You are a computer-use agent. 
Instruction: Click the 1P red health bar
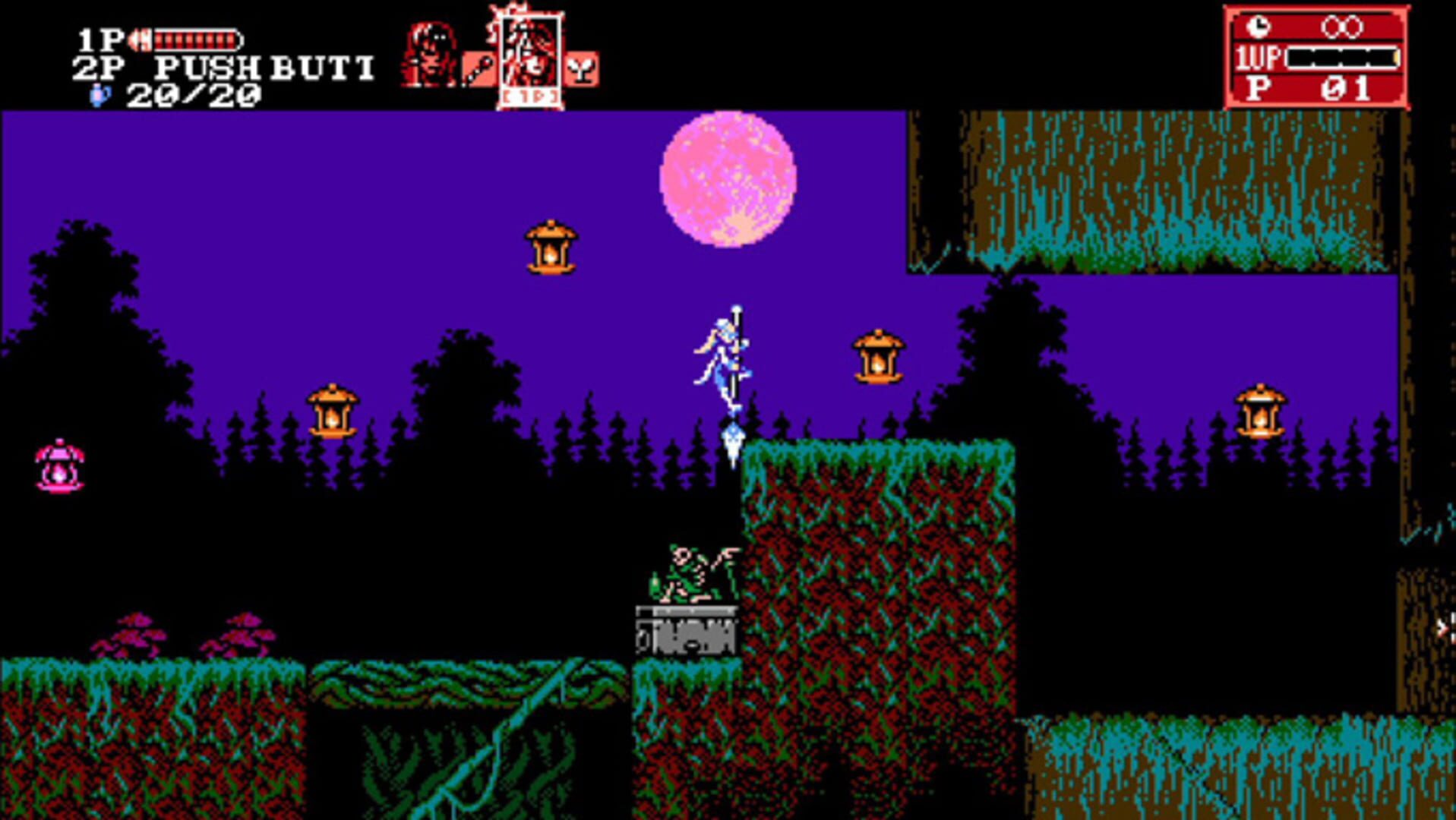[x=197, y=38]
